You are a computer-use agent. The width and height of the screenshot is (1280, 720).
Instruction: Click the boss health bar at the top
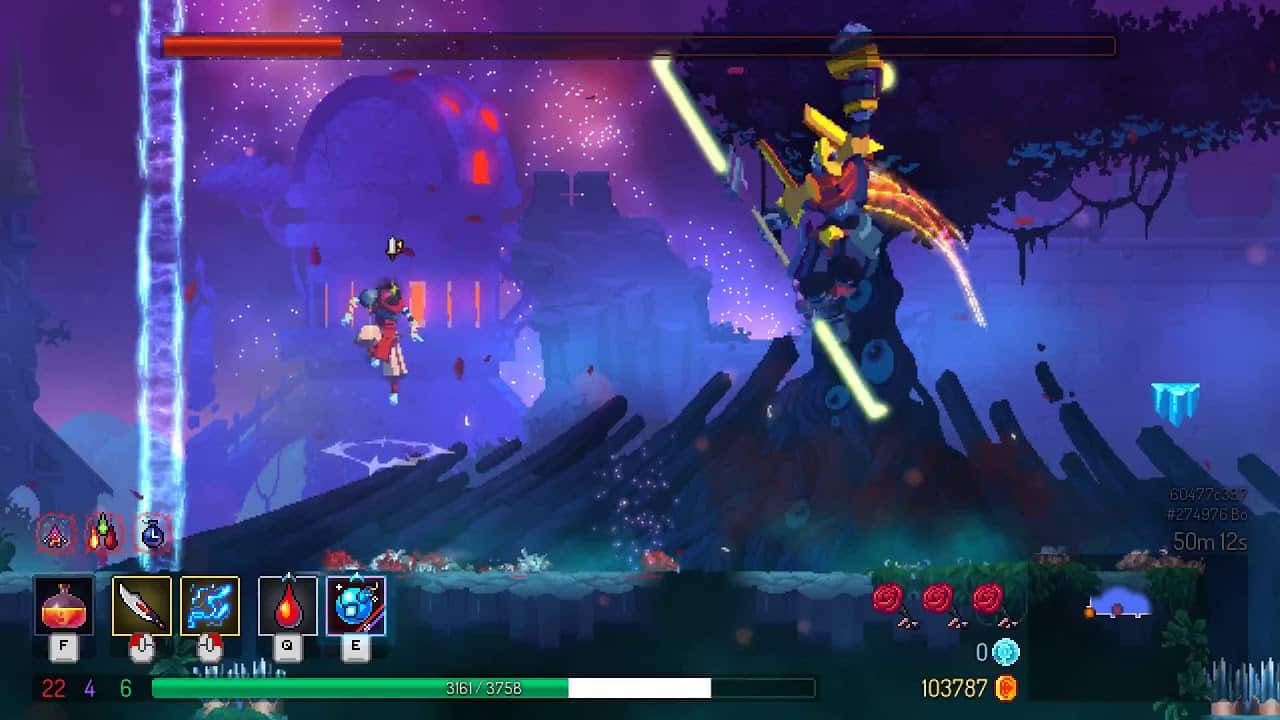coord(640,43)
